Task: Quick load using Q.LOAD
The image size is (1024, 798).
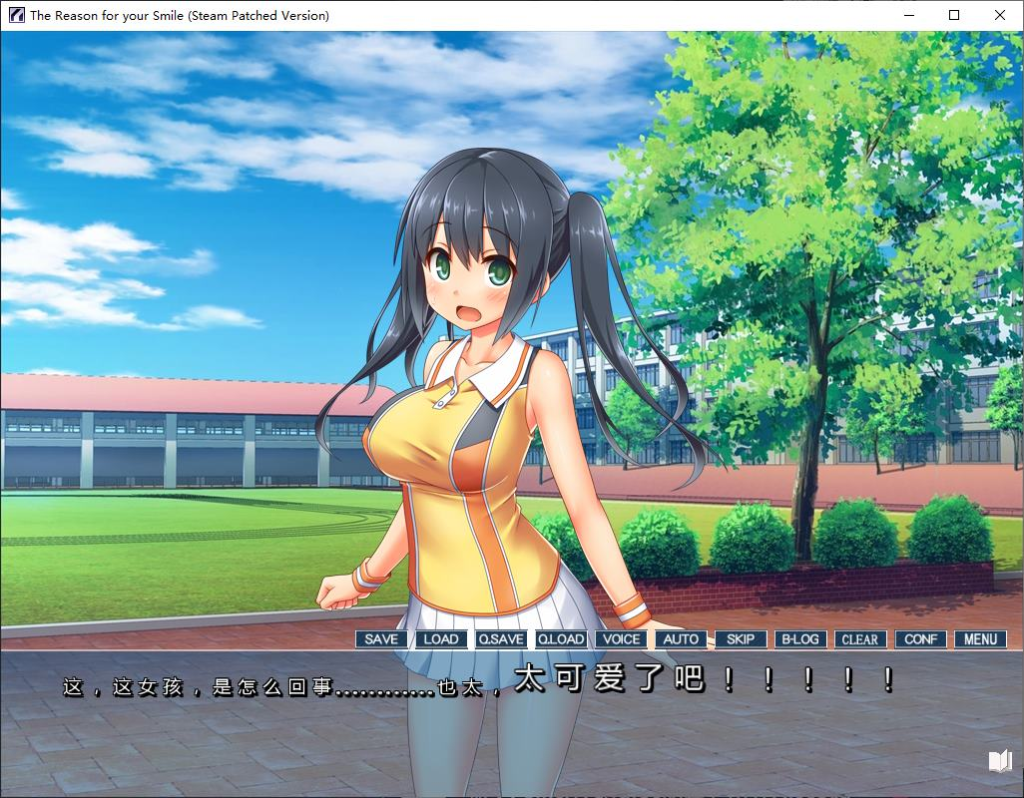Action: 560,639
